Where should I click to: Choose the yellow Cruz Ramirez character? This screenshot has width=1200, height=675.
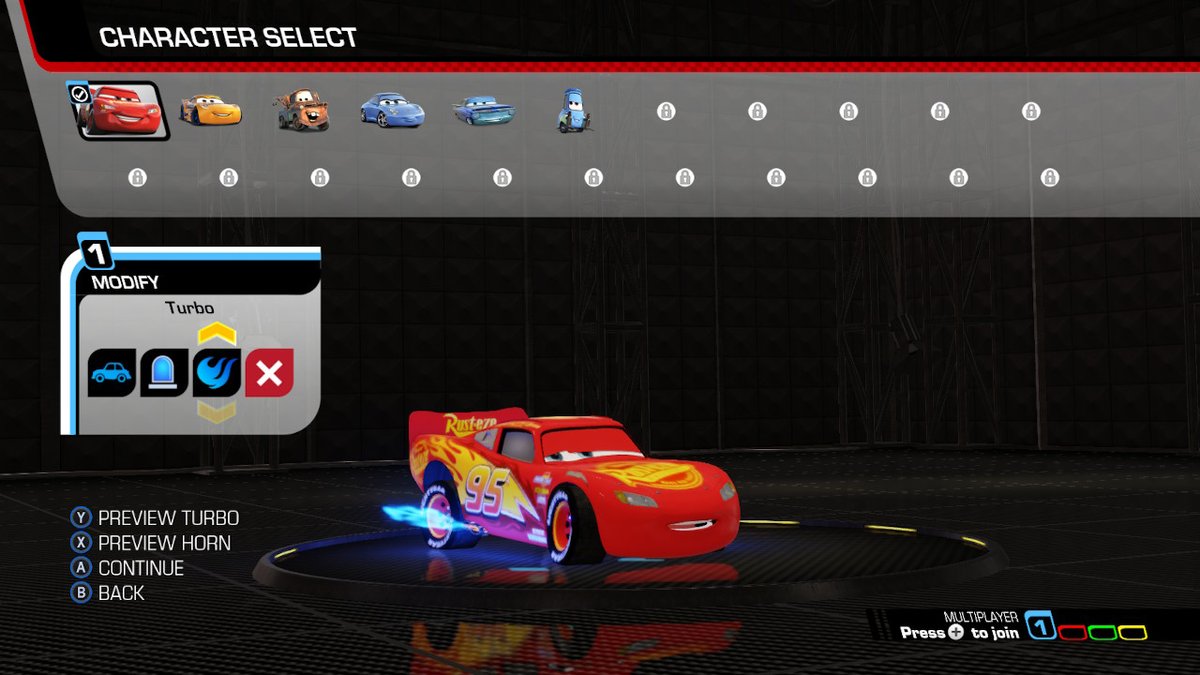[x=210, y=110]
